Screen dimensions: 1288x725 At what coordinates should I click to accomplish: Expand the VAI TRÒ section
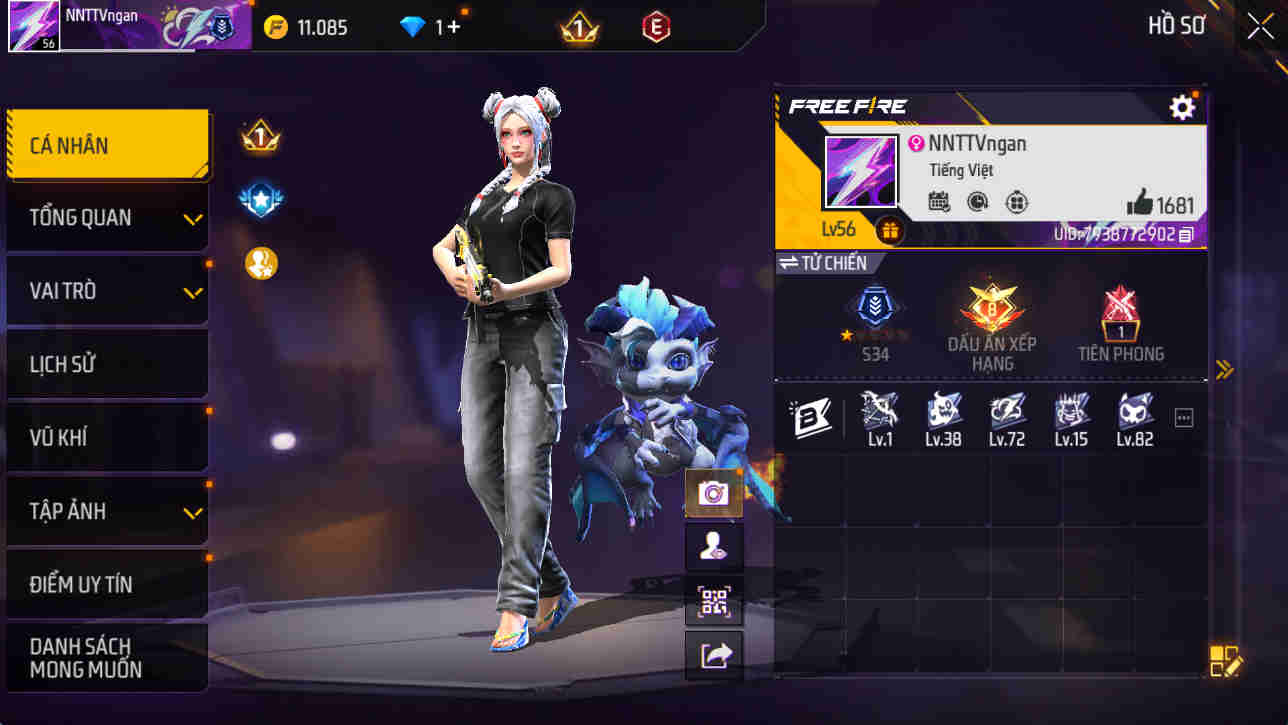[x=107, y=291]
